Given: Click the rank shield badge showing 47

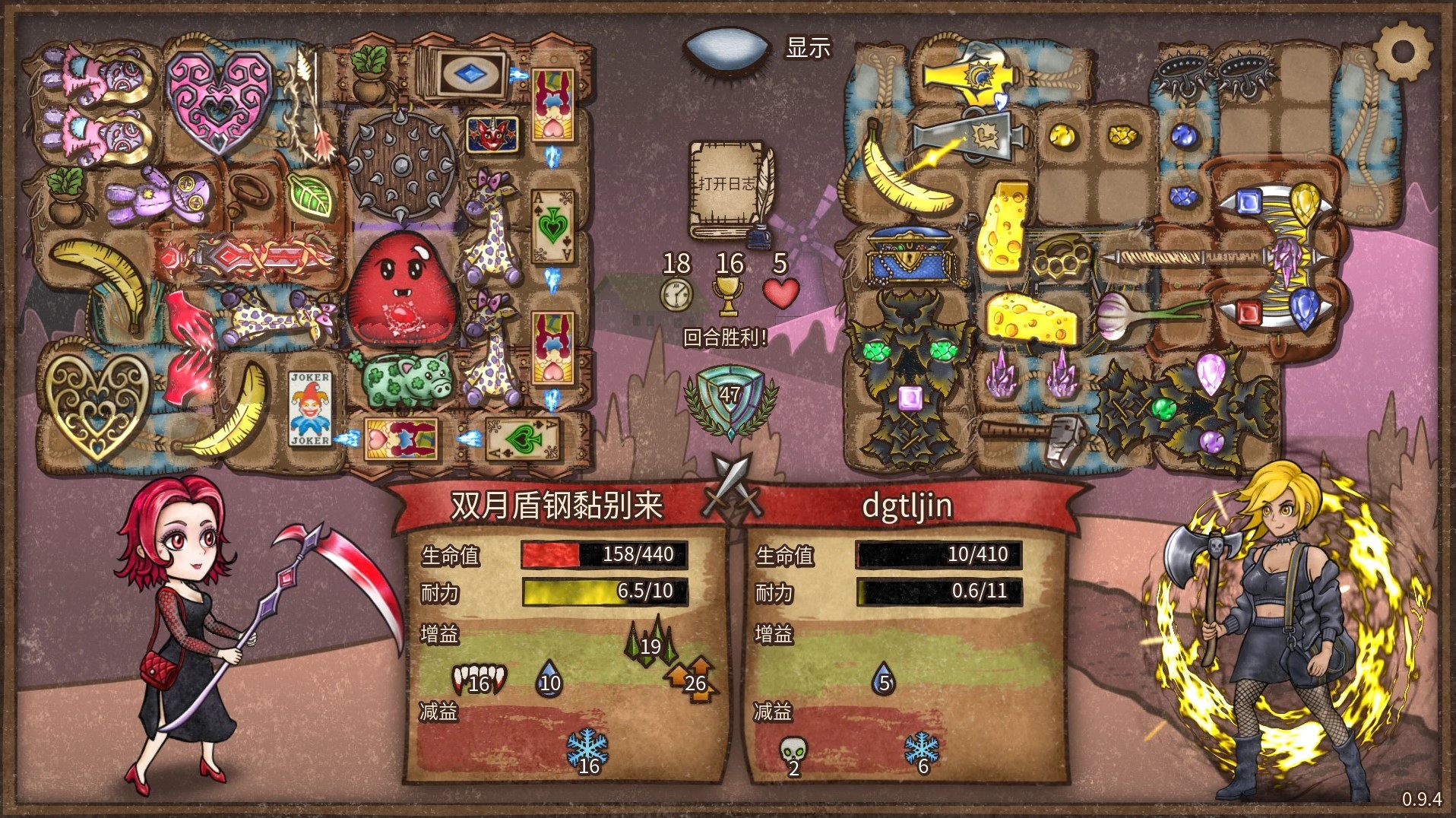Looking at the screenshot, I should point(730,398).
